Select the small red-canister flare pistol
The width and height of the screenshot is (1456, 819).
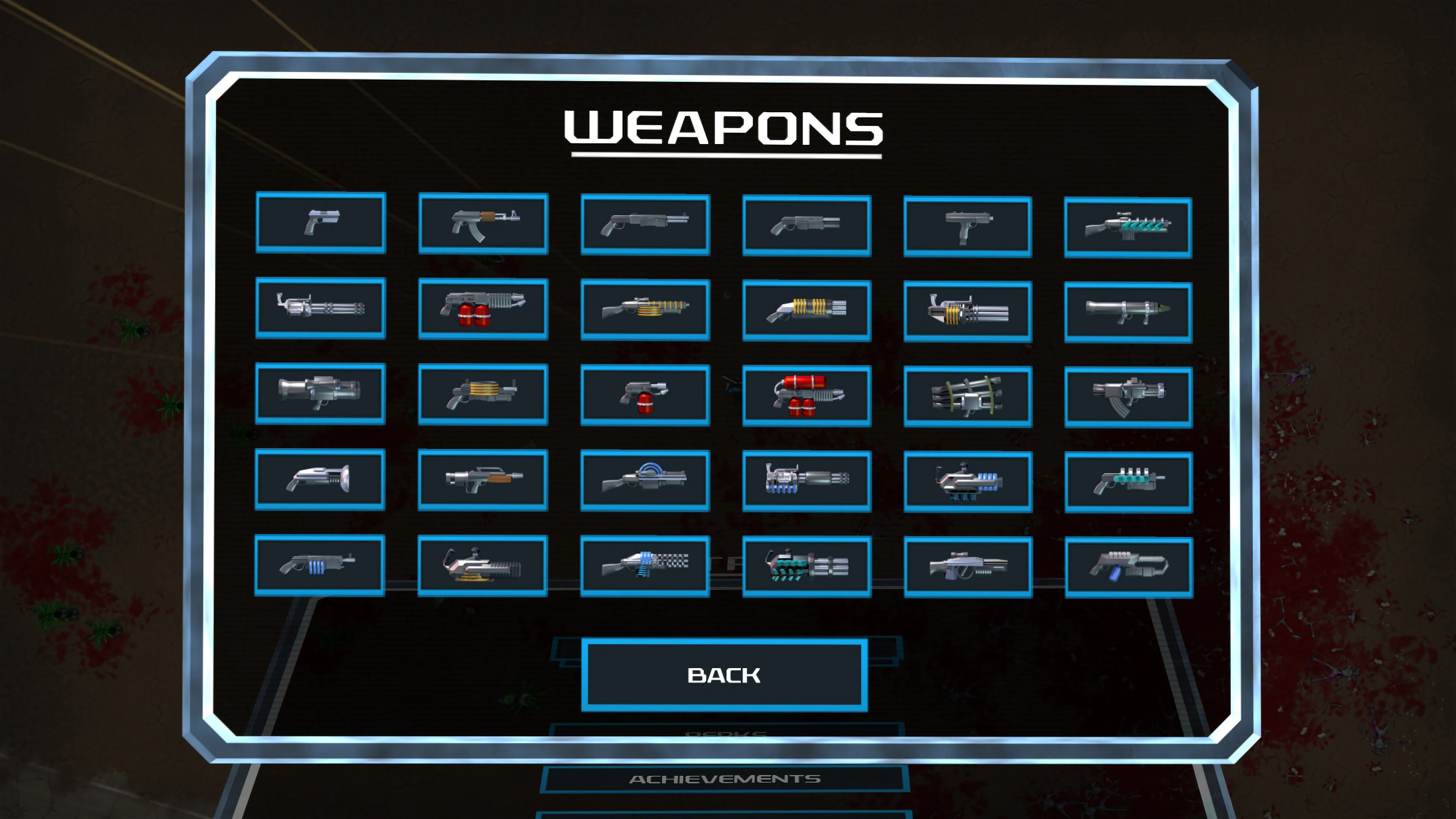point(644,394)
